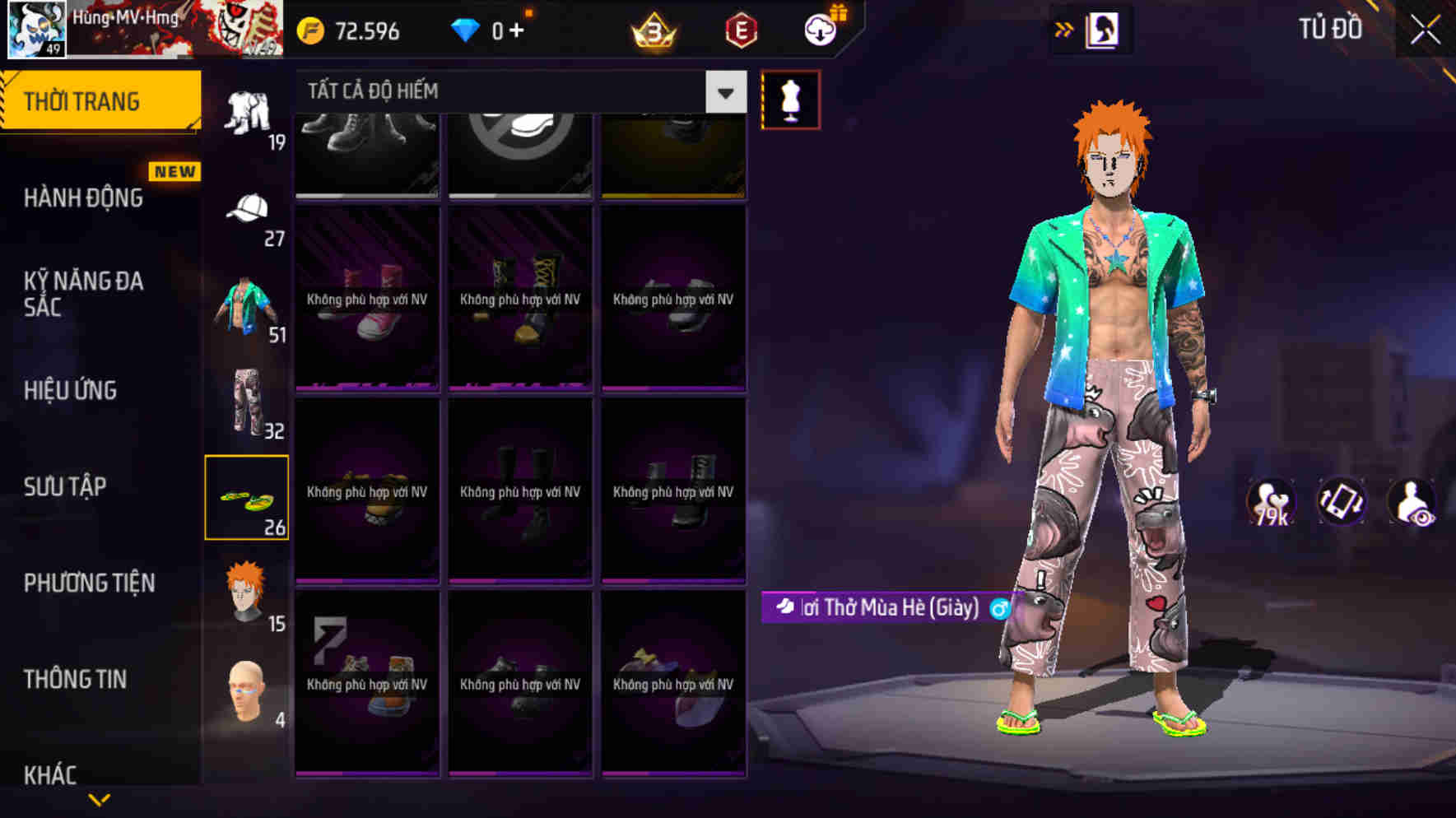The height and width of the screenshot is (818, 1456).
Task: Toggle the gender icon on Hơi Thở Mùa Hè label
Action: click(x=999, y=610)
